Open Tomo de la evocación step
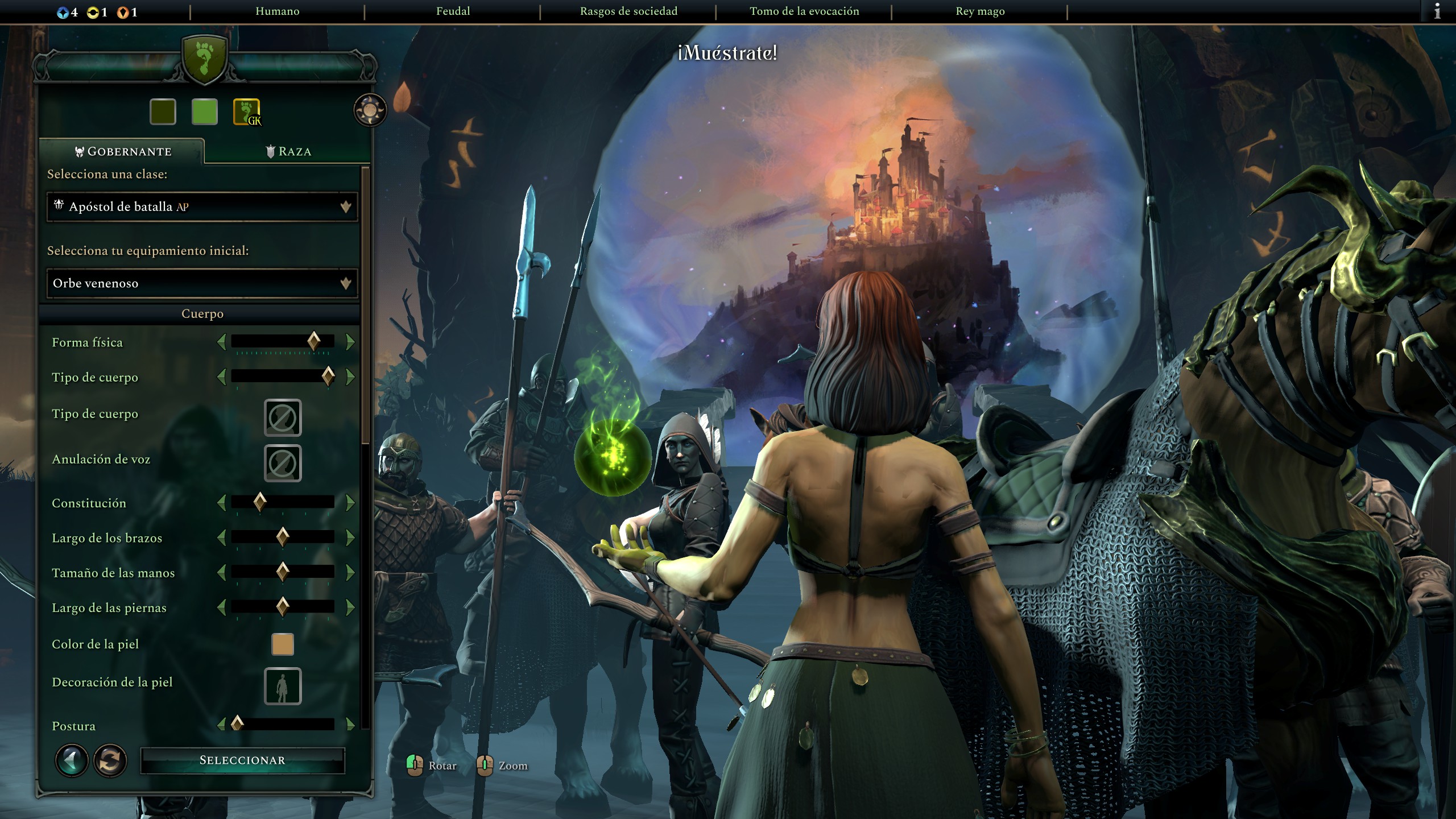 point(804,11)
